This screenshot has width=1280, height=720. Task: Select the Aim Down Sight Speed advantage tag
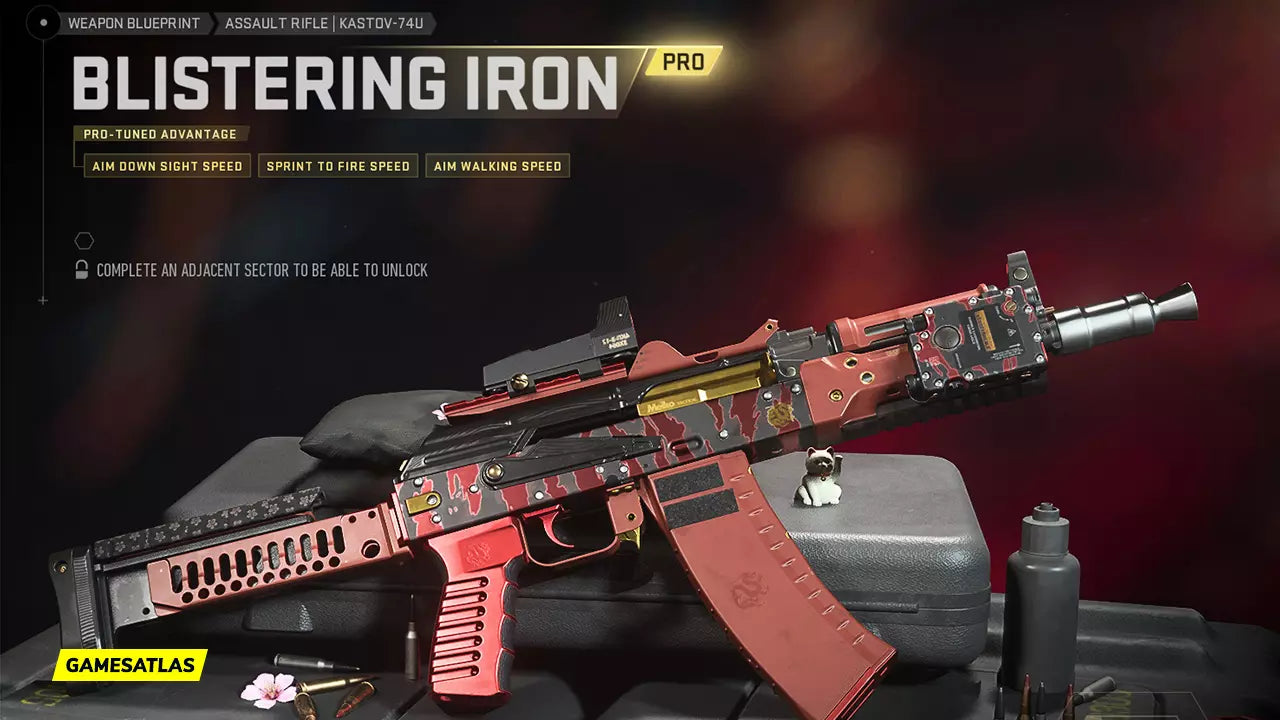click(x=167, y=166)
